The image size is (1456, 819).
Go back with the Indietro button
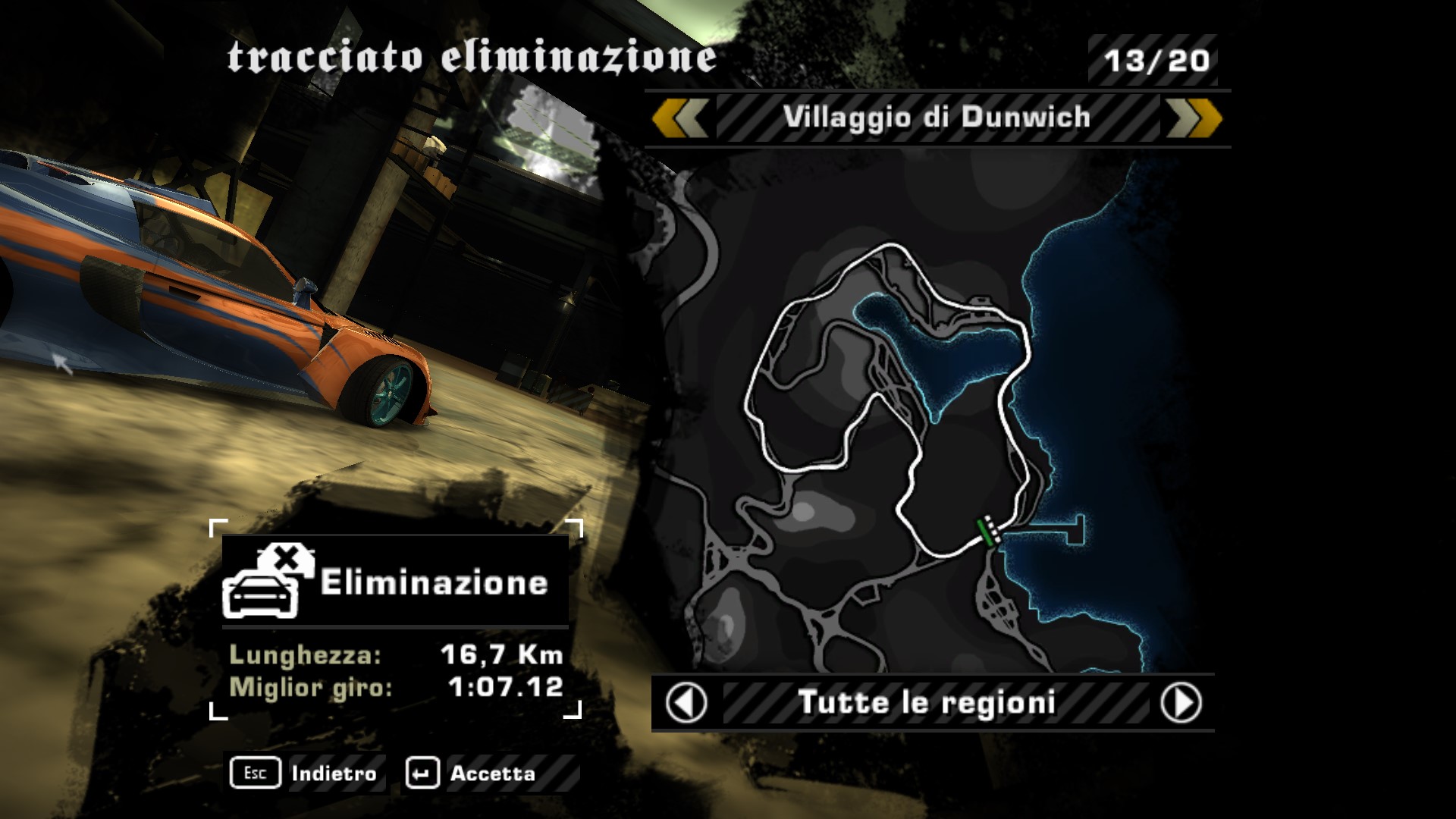pyautogui.click(x=306, y=773)
